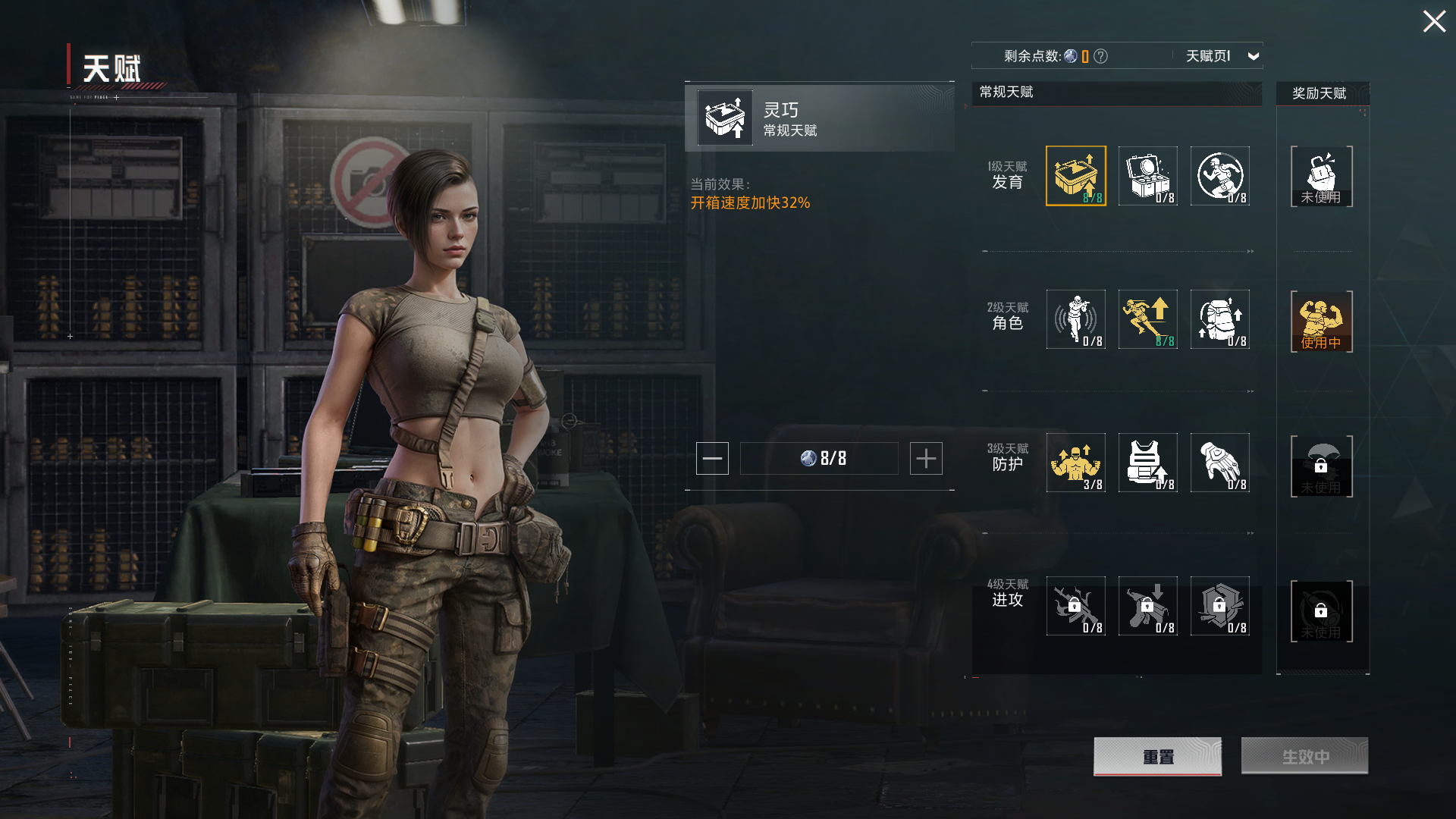This screenshot has height=819, width=1456.
Task: Close the talent screen
Action: click(1433, 21)
